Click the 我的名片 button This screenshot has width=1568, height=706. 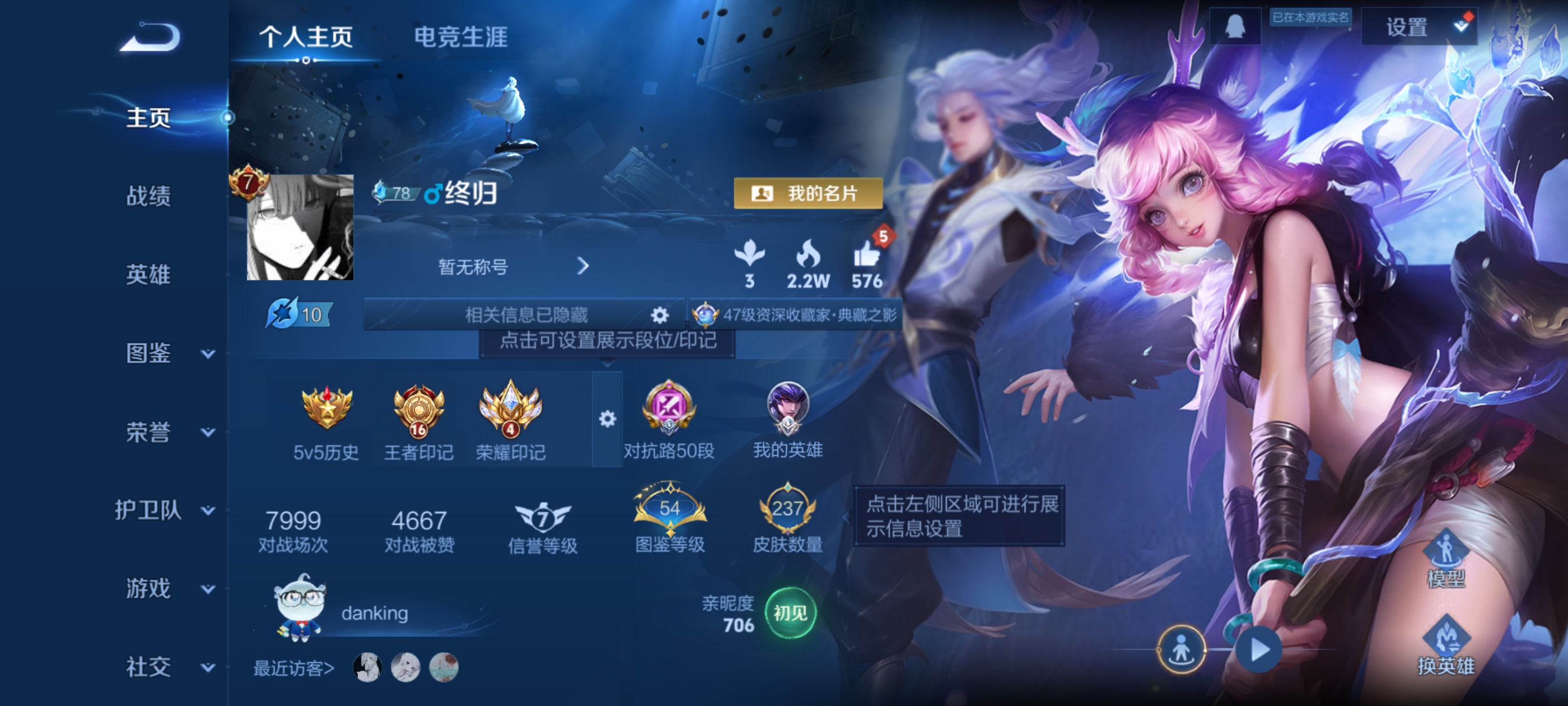pos(808,193)
